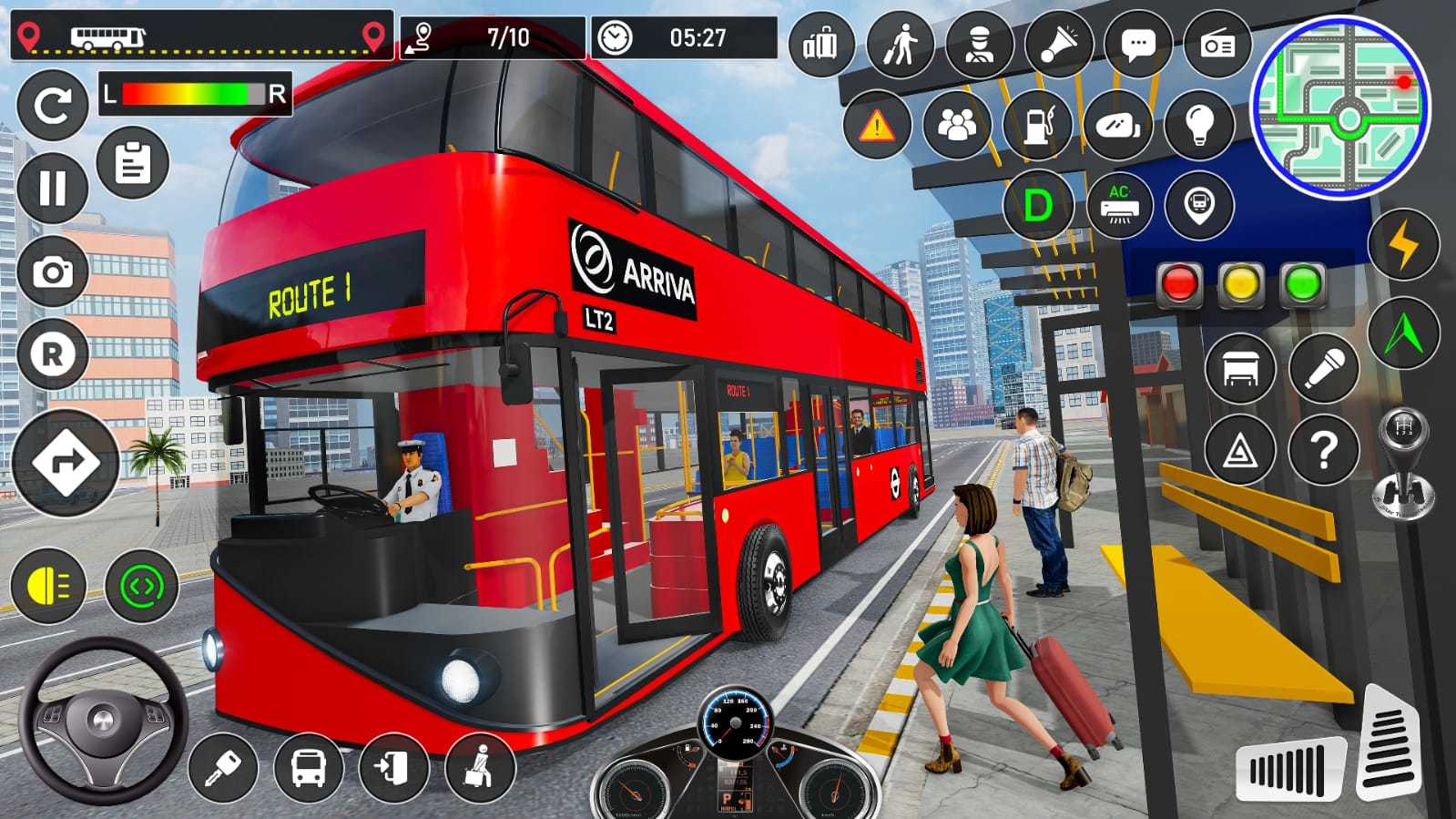Change the D drive gear

1038,206
